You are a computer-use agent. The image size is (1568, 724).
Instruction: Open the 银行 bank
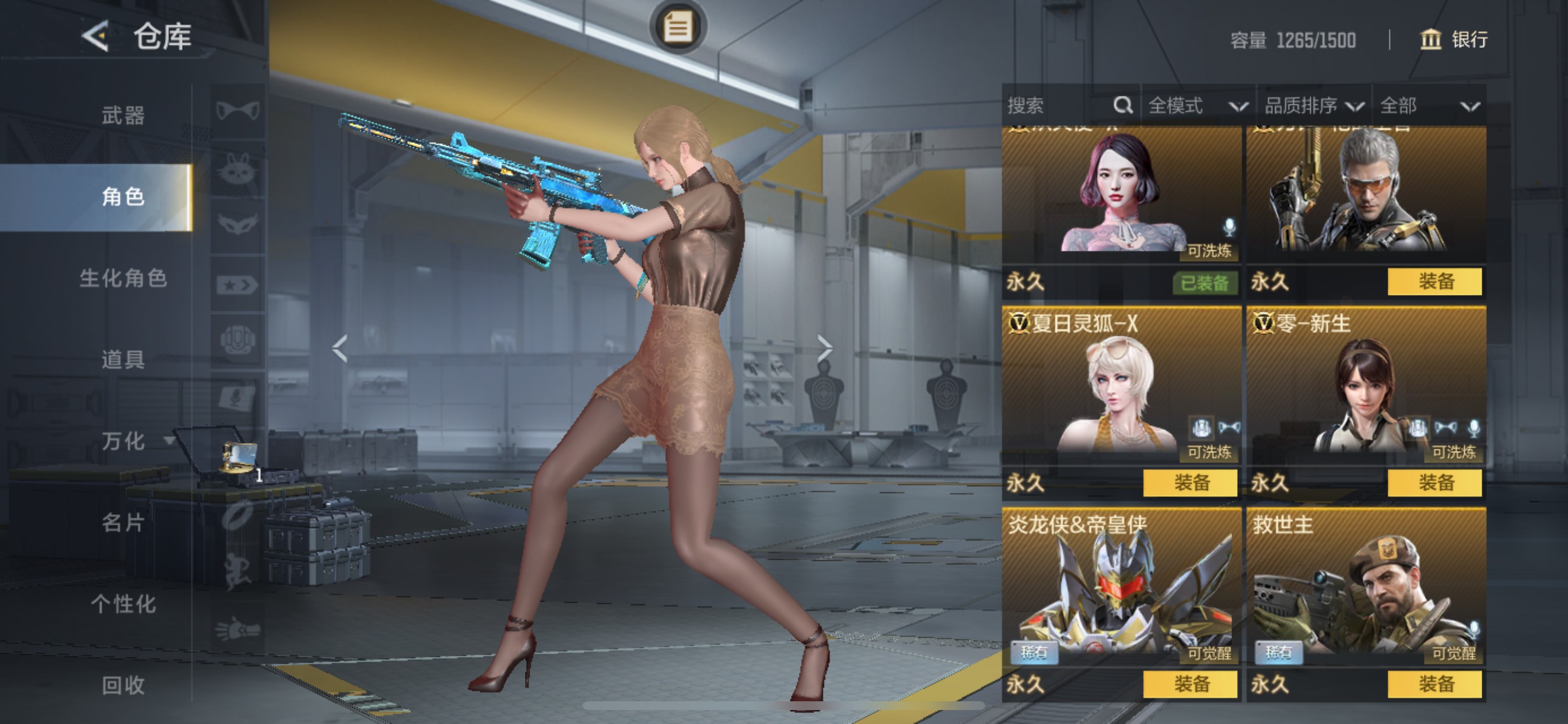(1455, 40)
